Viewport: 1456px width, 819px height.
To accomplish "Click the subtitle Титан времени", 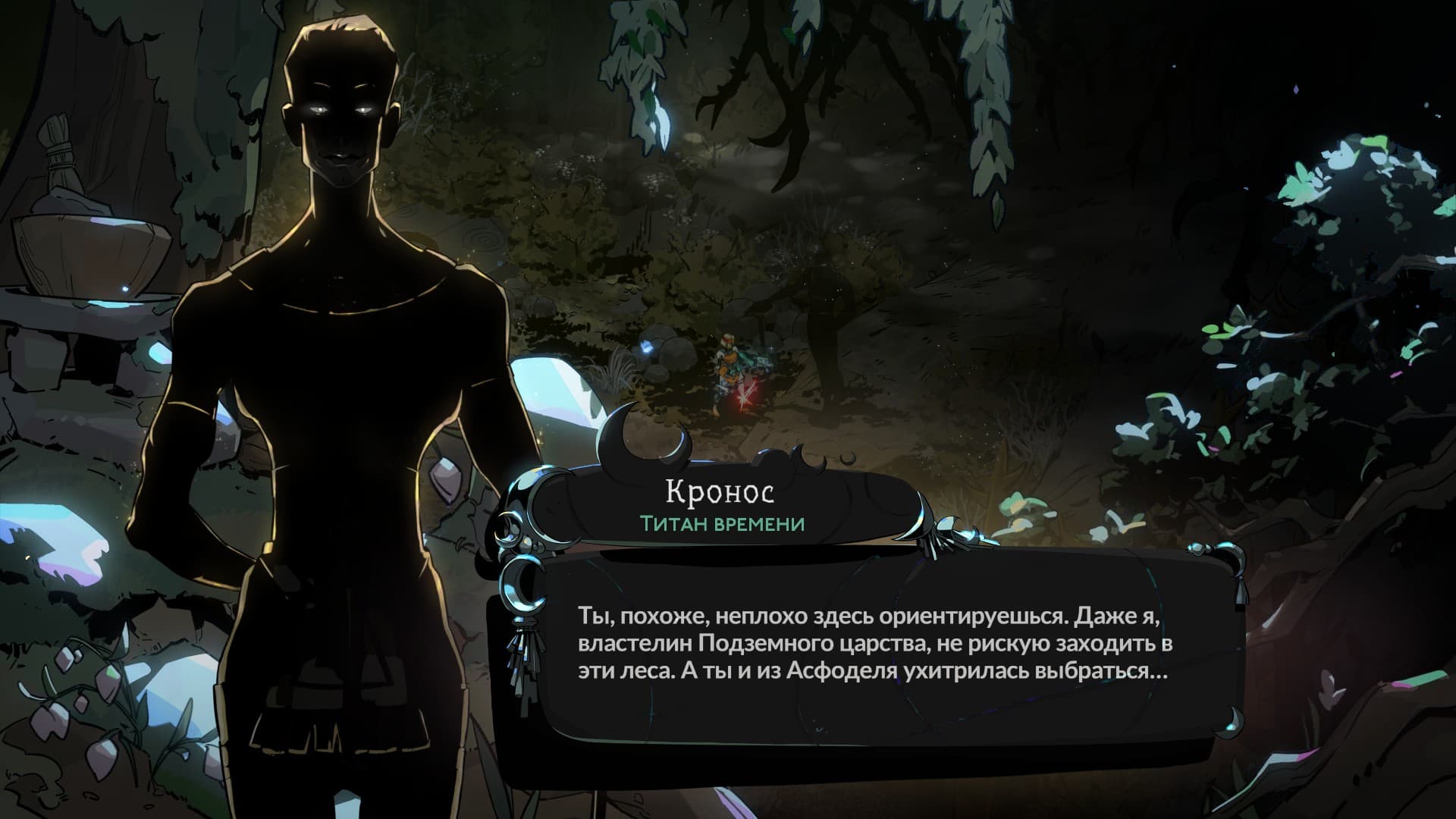I will pos(719,523).
